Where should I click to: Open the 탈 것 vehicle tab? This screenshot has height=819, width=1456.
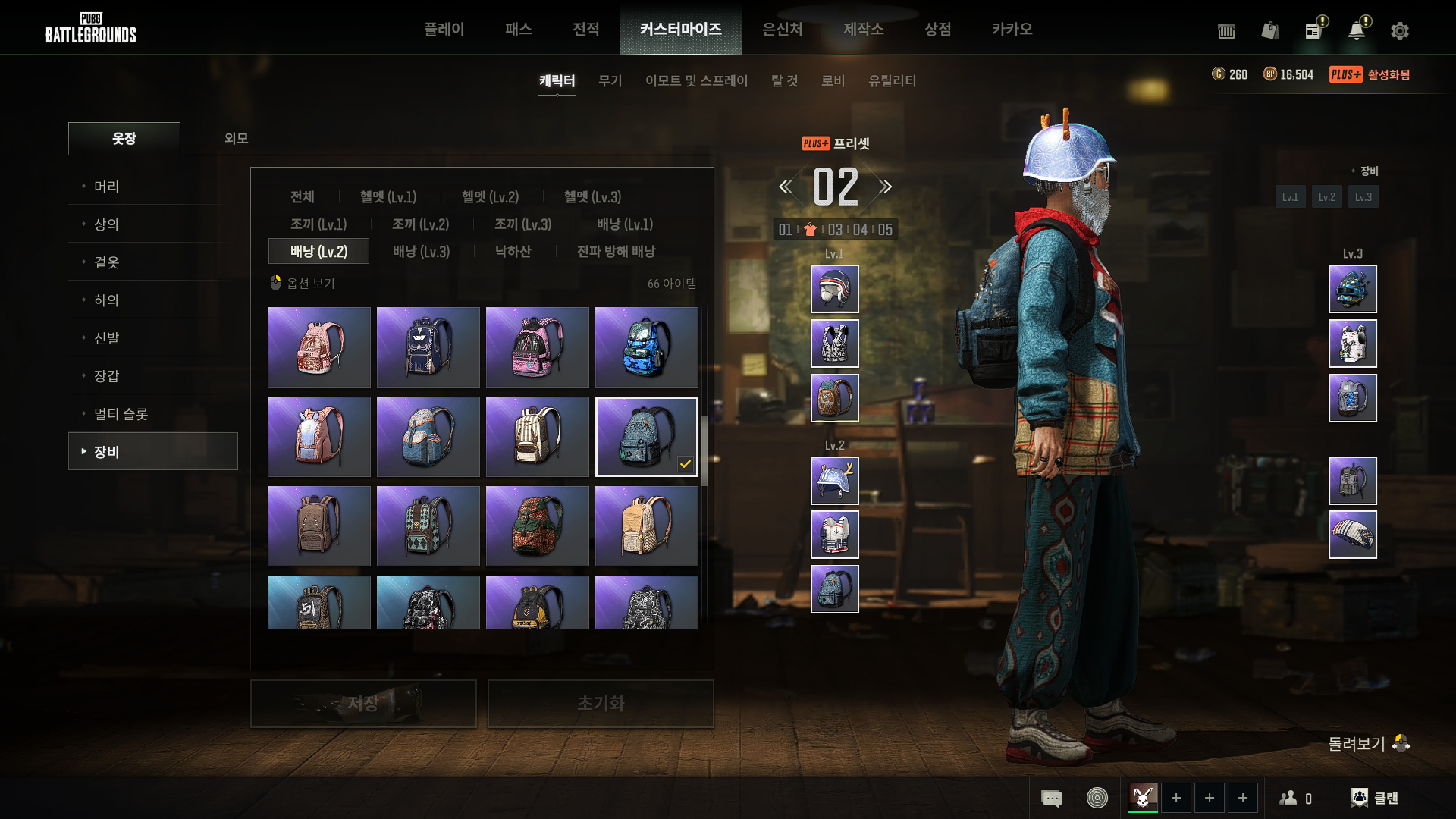click(784, 80)
